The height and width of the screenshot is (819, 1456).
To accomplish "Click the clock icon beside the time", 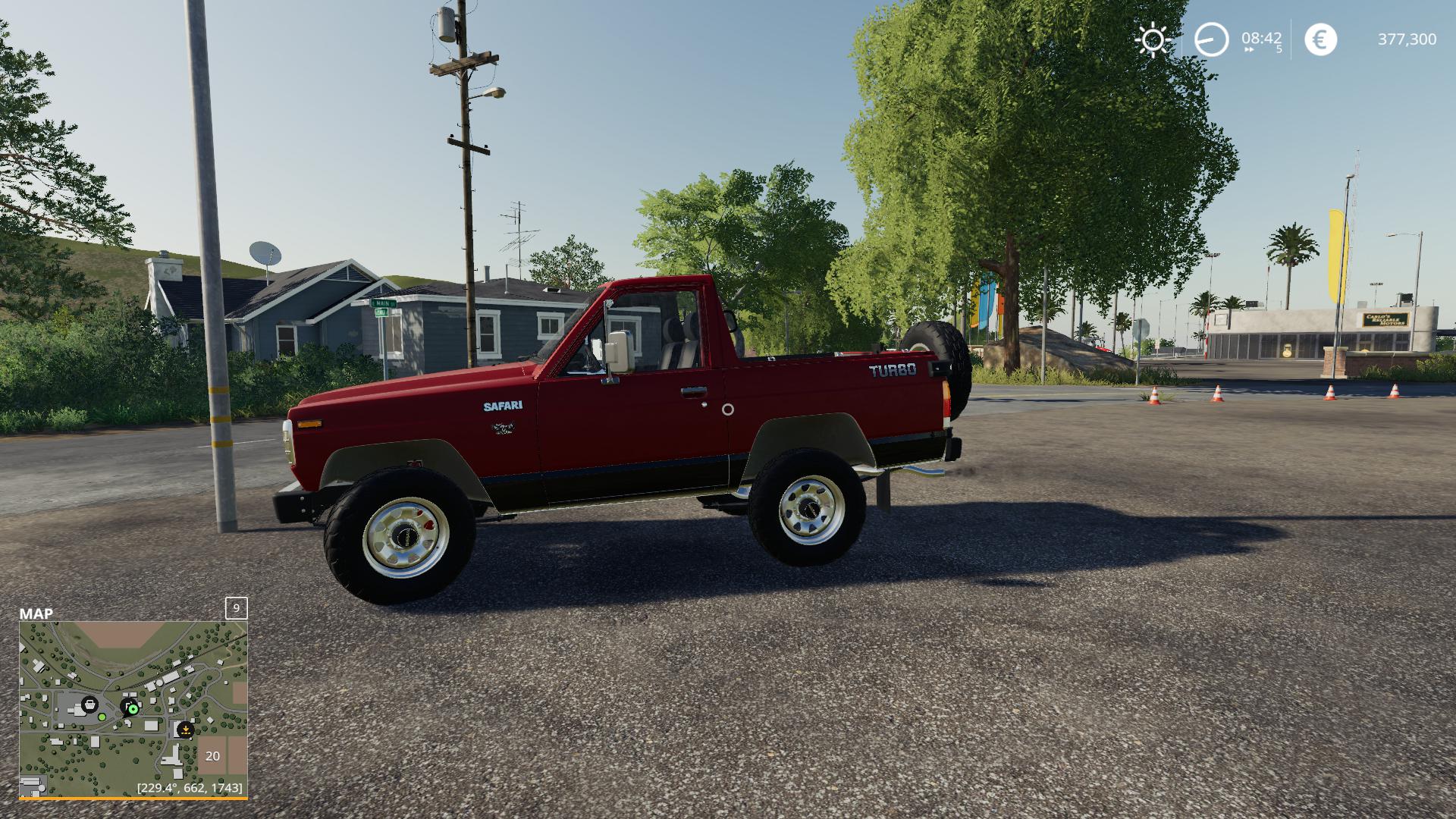I will click(1211, 39).
